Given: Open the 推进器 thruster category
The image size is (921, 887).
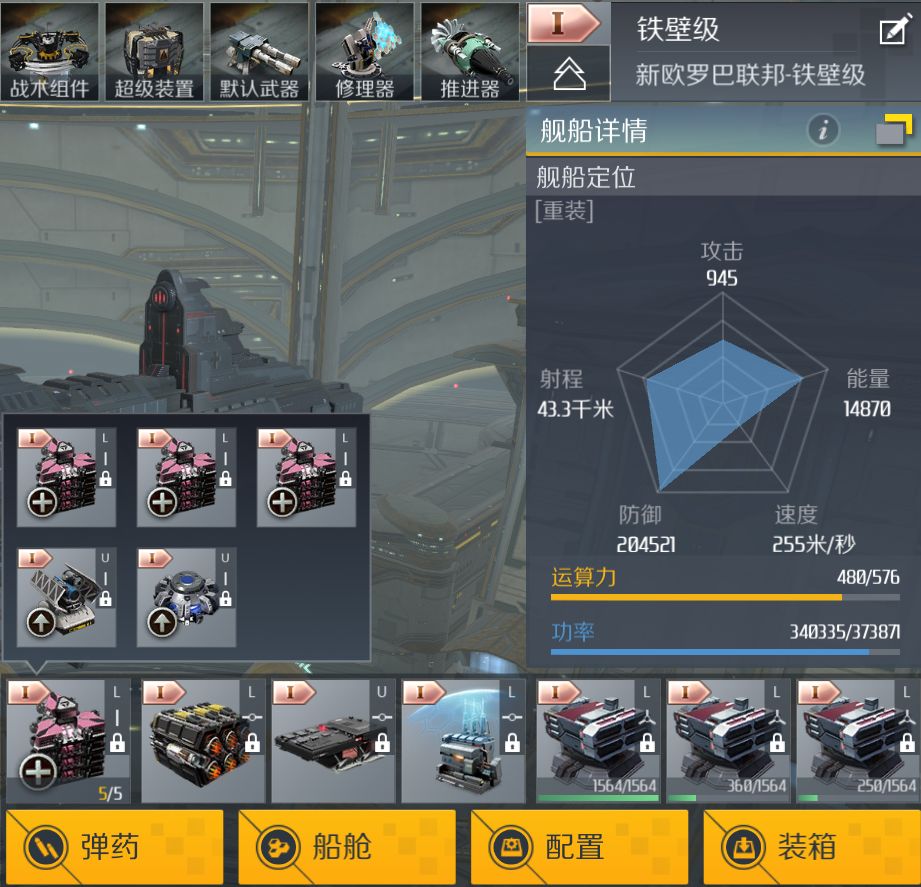Looking at the screenshot, I should (x=469, y=51).
